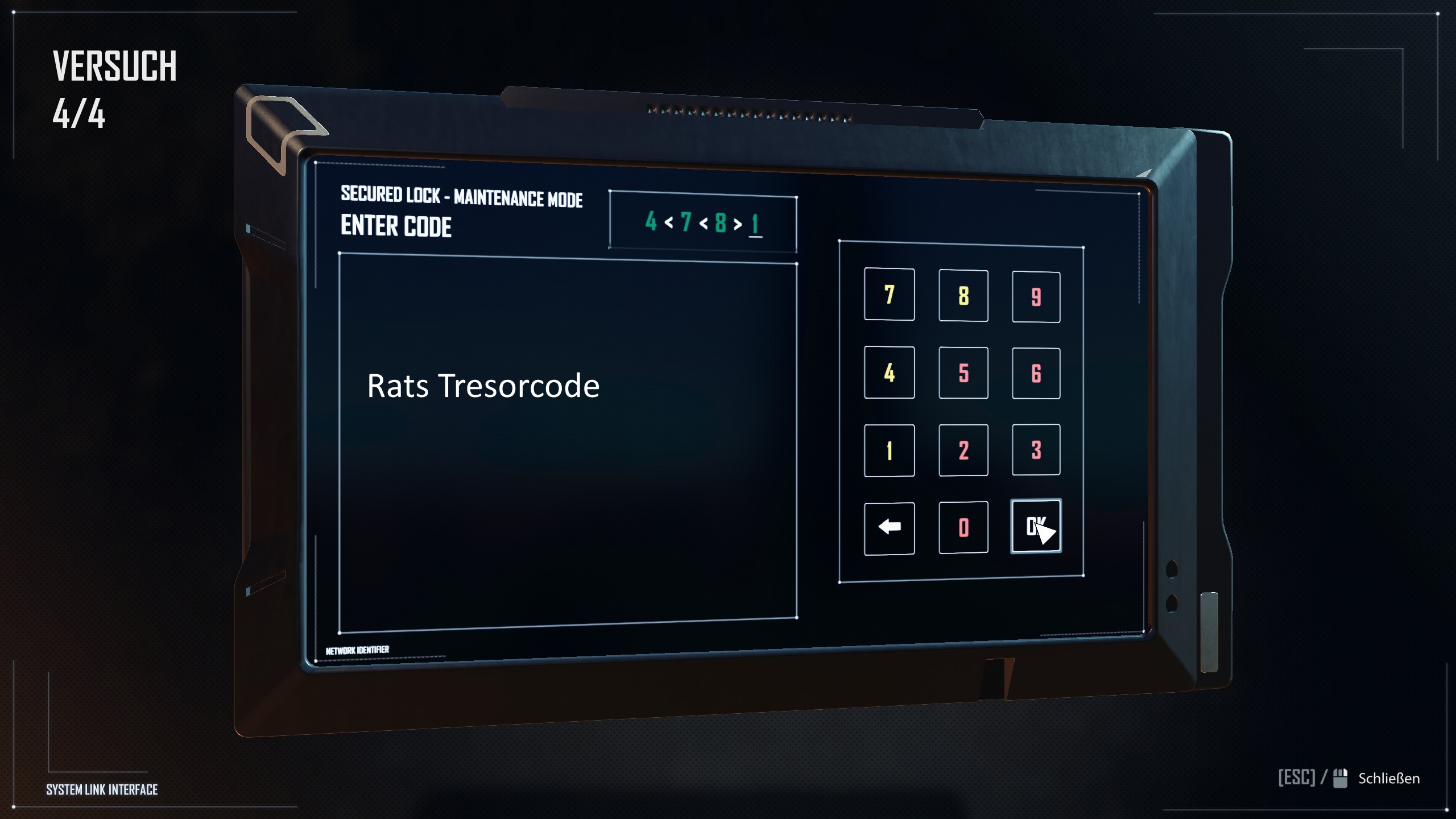Enter digit 1 on the keypad
This screenshot has height=819, width=1456.
[889, 450]
